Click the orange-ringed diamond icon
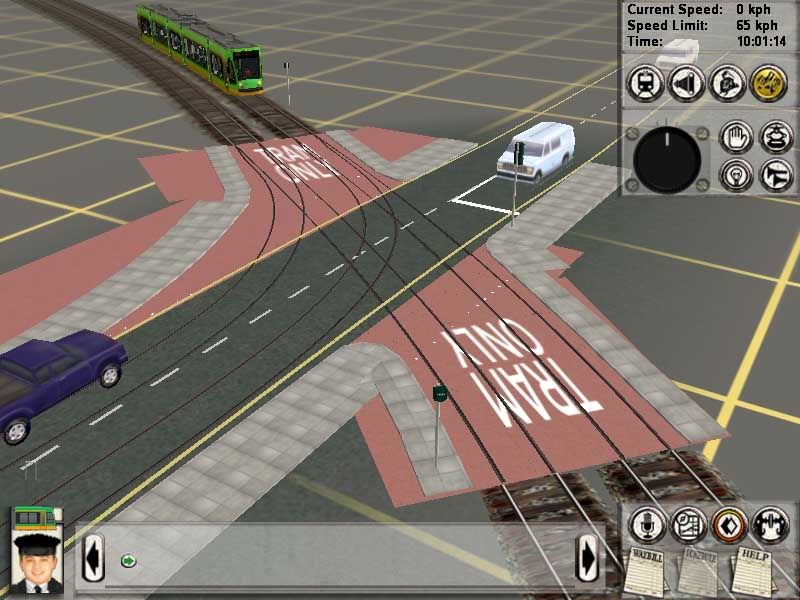The height and width of the screenshot is (600, 800). (729, 524)
